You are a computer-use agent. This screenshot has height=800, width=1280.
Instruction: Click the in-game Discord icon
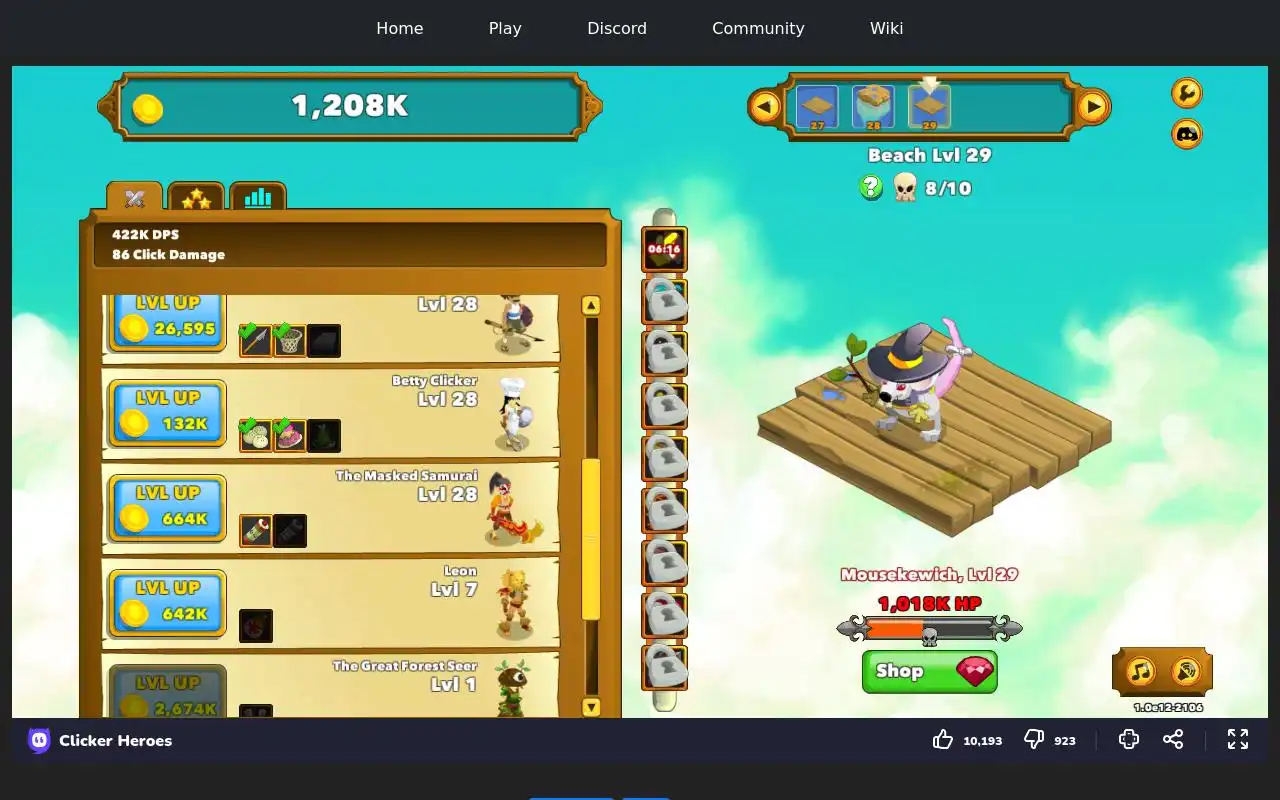point(1187,134)
